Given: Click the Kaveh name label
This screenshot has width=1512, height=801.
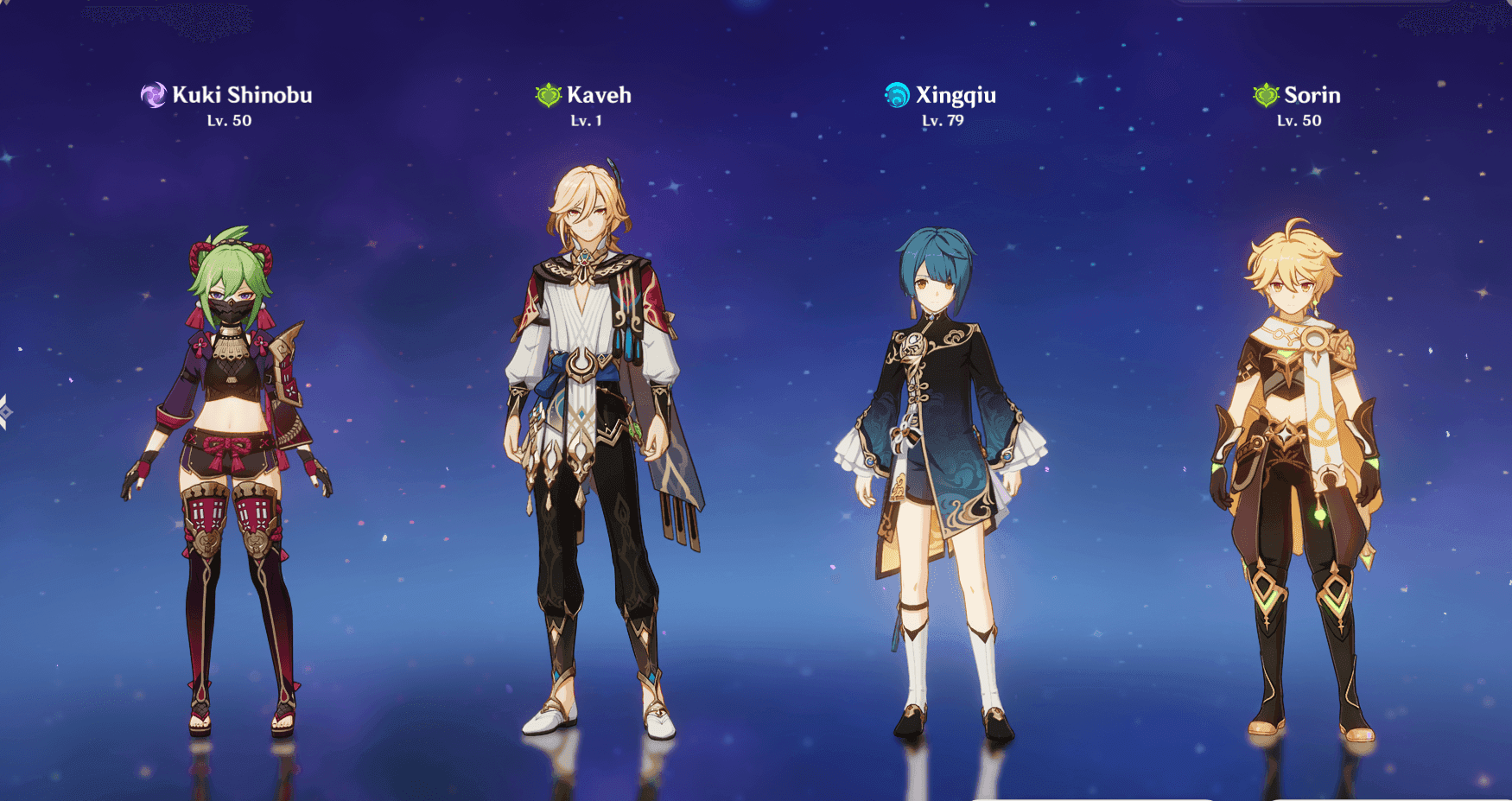Looking at the screenshot, I should pyautogui.click(x=600, y=95).
